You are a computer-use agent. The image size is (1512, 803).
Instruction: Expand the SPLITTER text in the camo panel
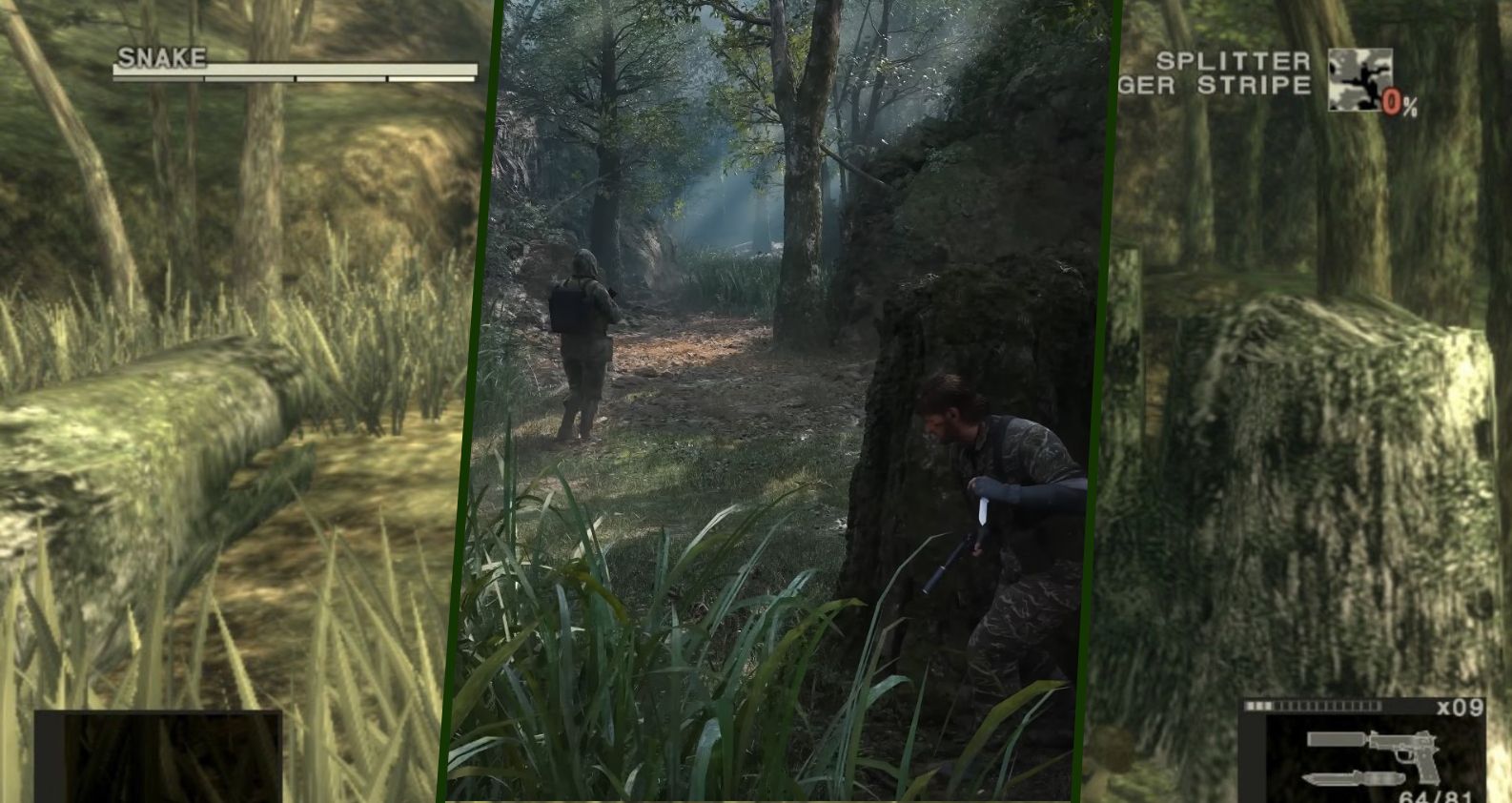pyautogui.click(x=1235, y=59)
